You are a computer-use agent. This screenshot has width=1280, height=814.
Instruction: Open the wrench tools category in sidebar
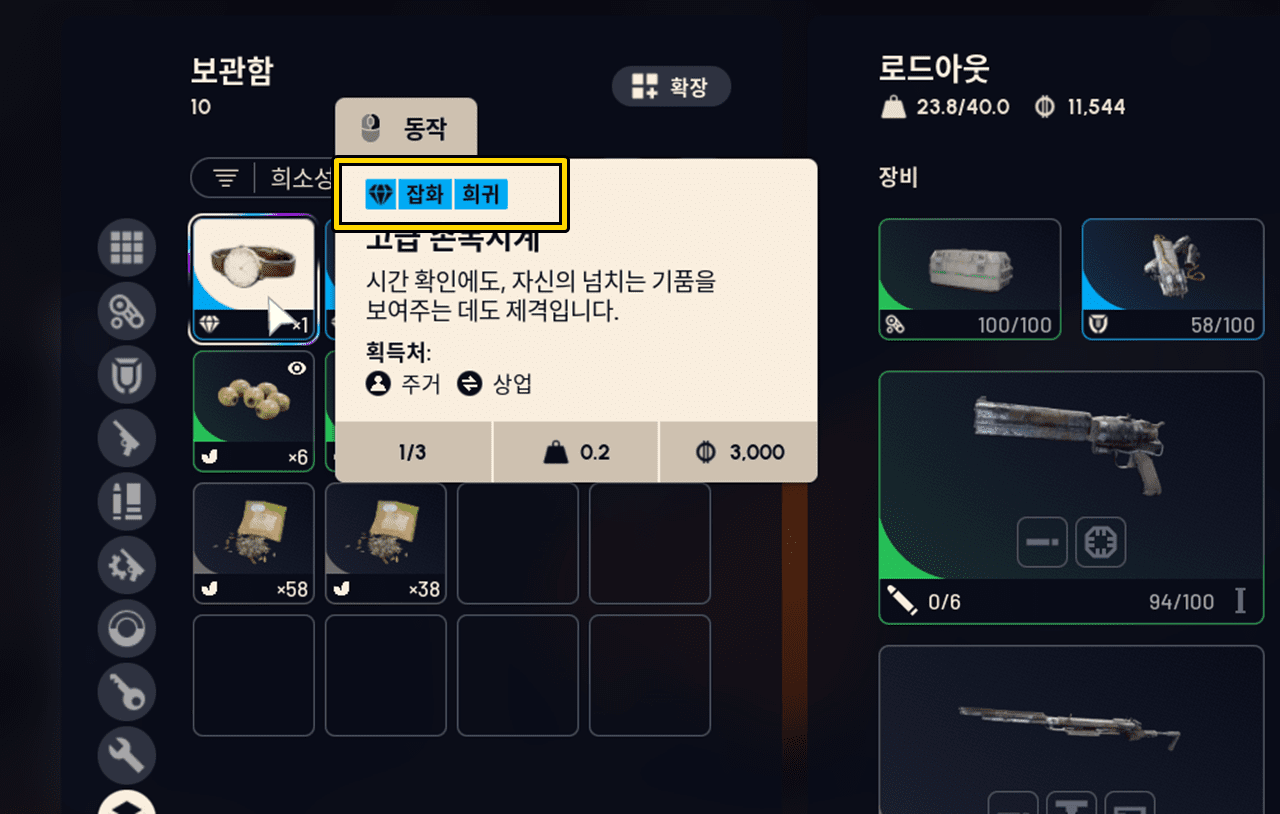coord(127,756)
